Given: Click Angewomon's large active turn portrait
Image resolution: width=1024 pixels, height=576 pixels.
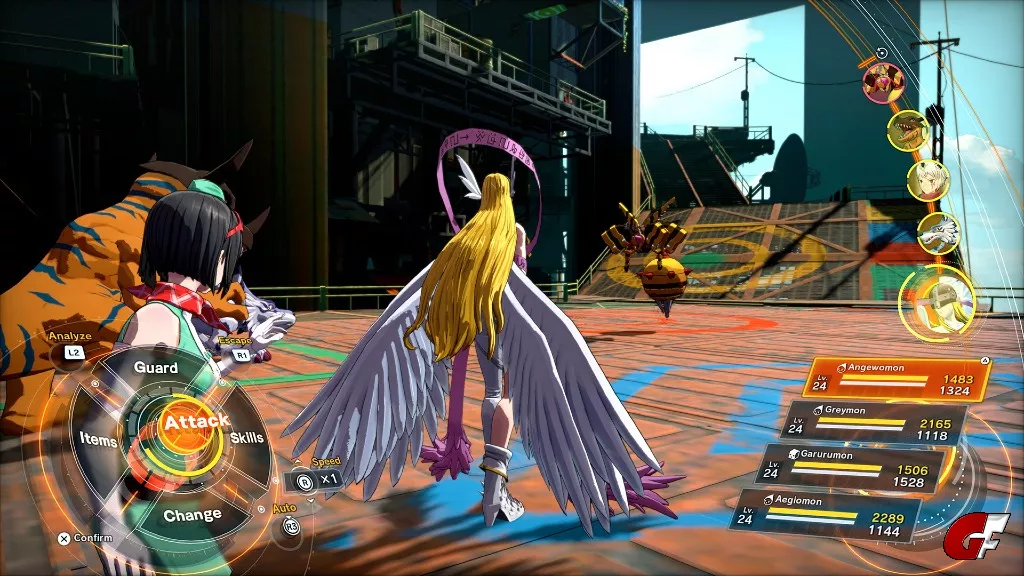Looking at the screenshot, I should coord(936,302).
